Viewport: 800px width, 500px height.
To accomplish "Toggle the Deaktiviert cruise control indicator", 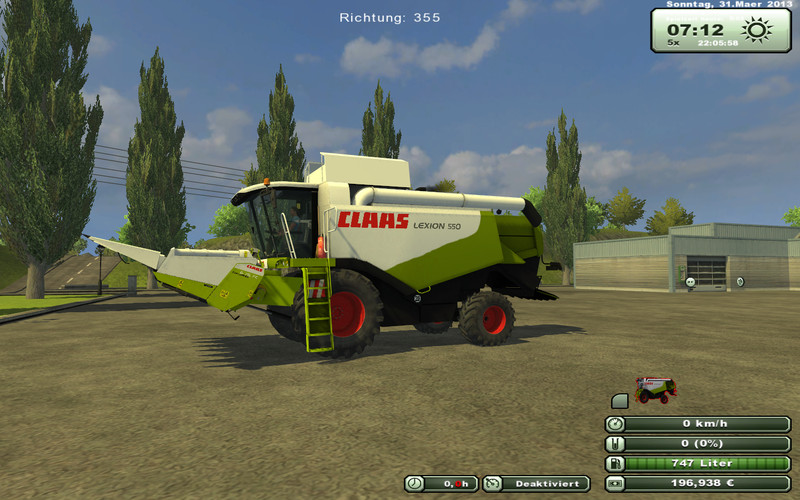I will (536, 483).
